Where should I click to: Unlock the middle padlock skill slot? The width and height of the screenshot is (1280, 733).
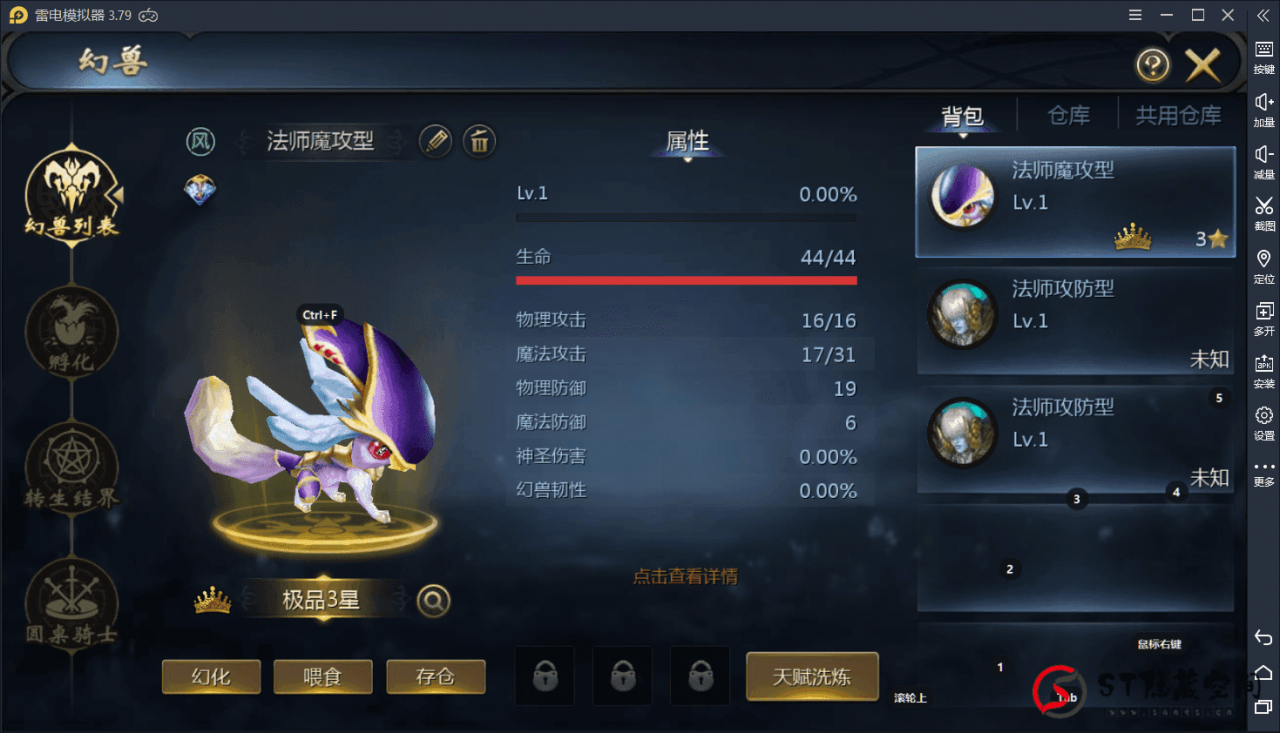(622, 675)
